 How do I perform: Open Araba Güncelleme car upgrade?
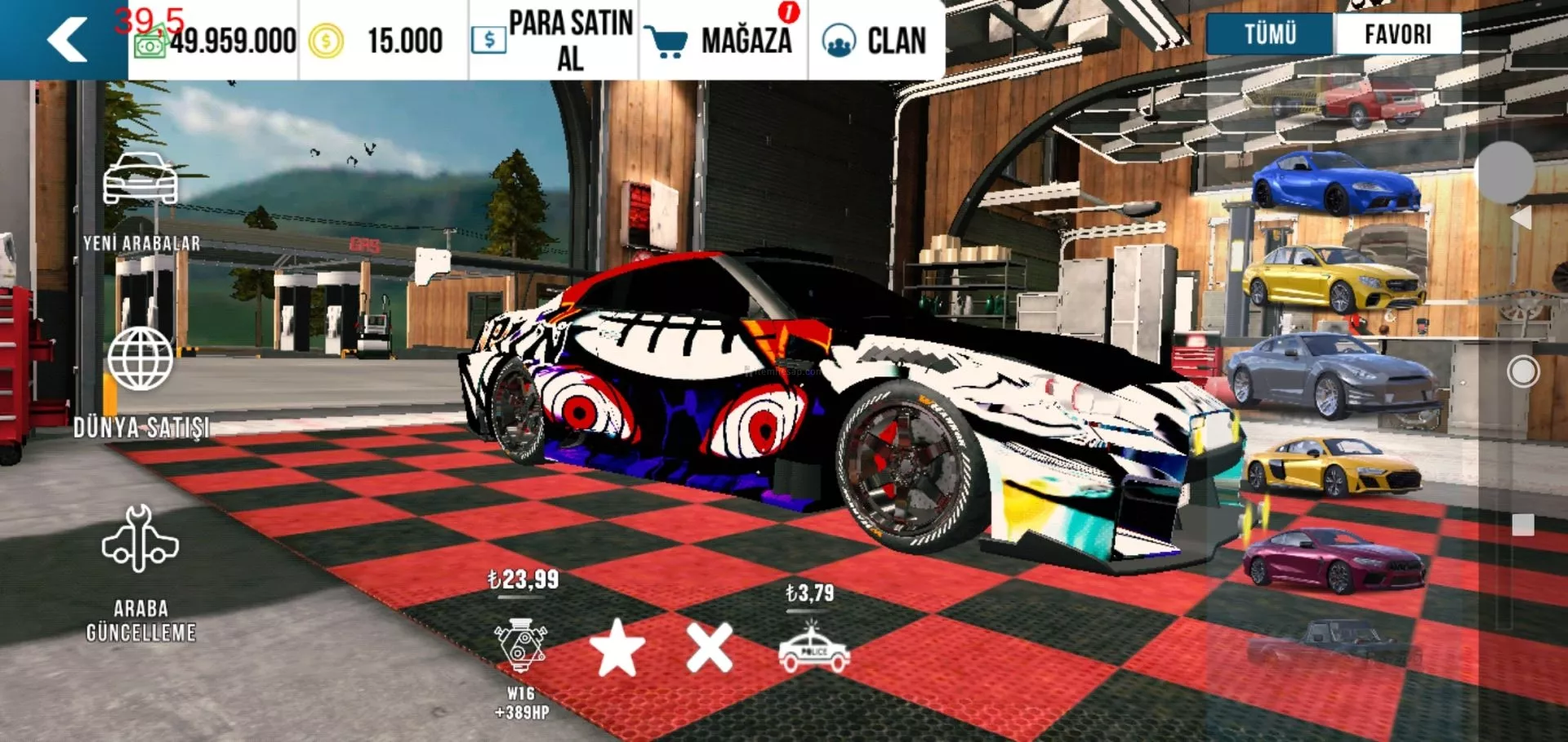pos(140,571)
